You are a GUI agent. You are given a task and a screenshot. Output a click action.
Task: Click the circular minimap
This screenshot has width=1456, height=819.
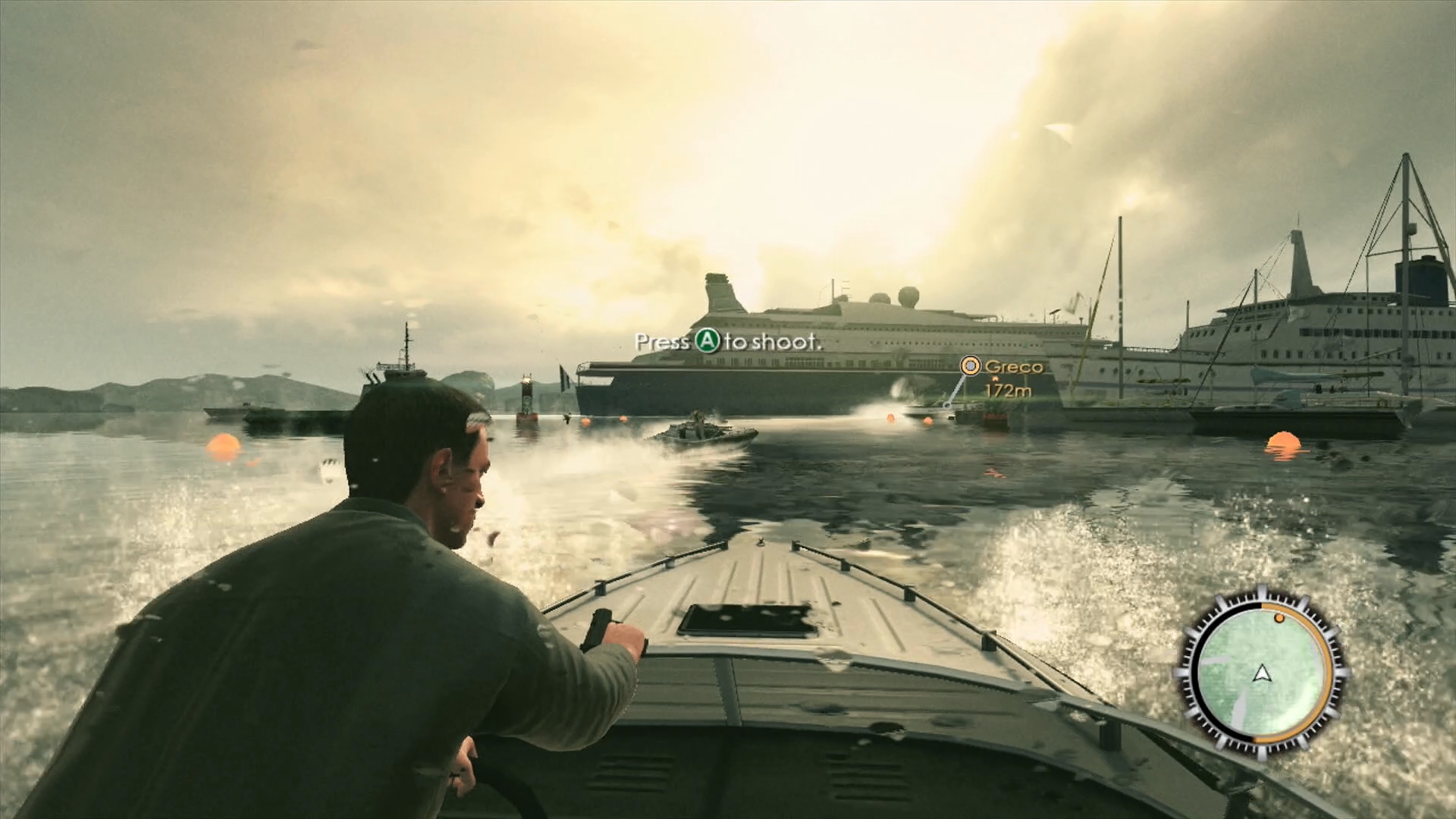1260,673
